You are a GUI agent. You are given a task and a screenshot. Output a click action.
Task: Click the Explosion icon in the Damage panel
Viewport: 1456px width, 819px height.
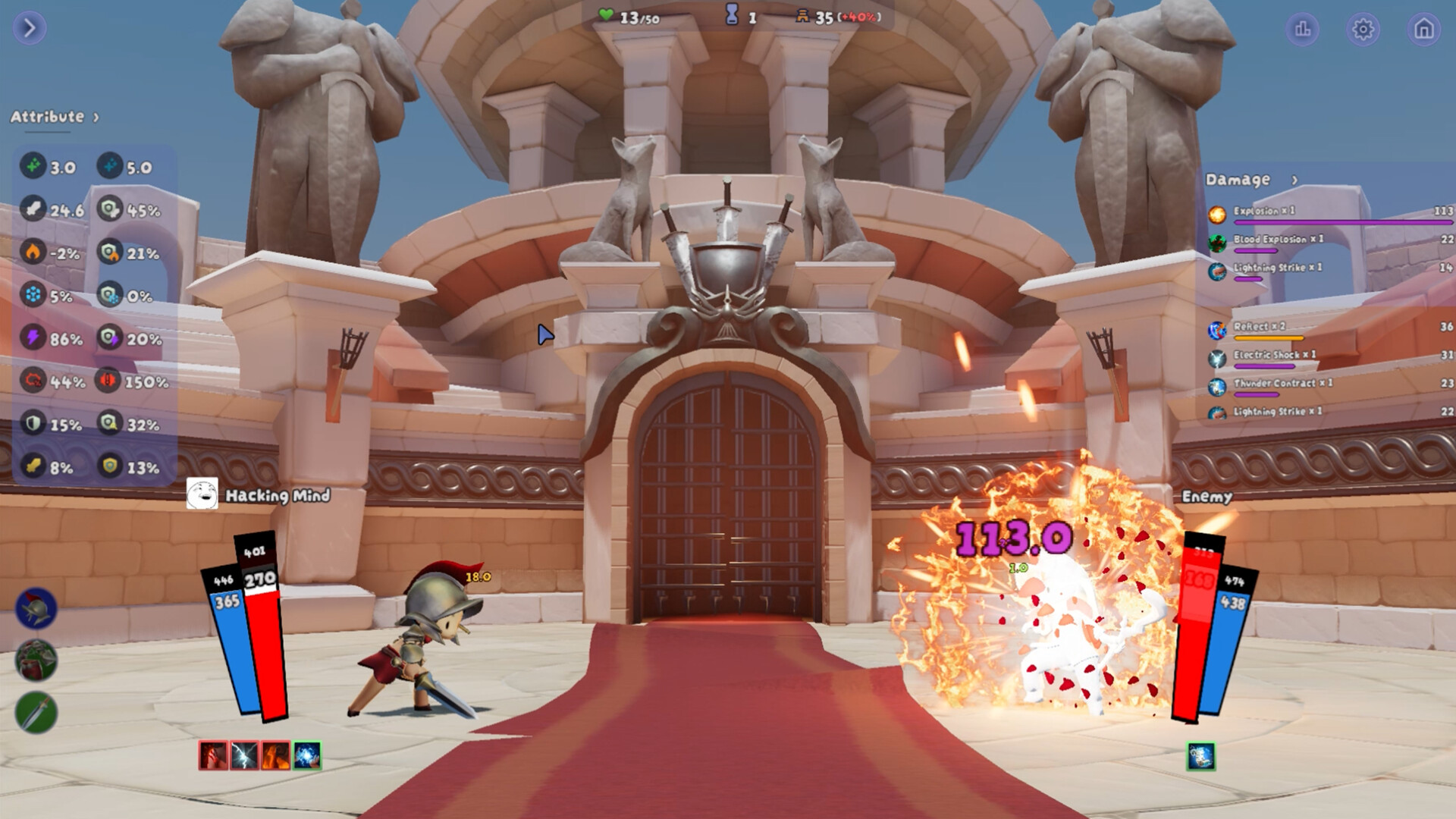click(x=1219, y=214)
